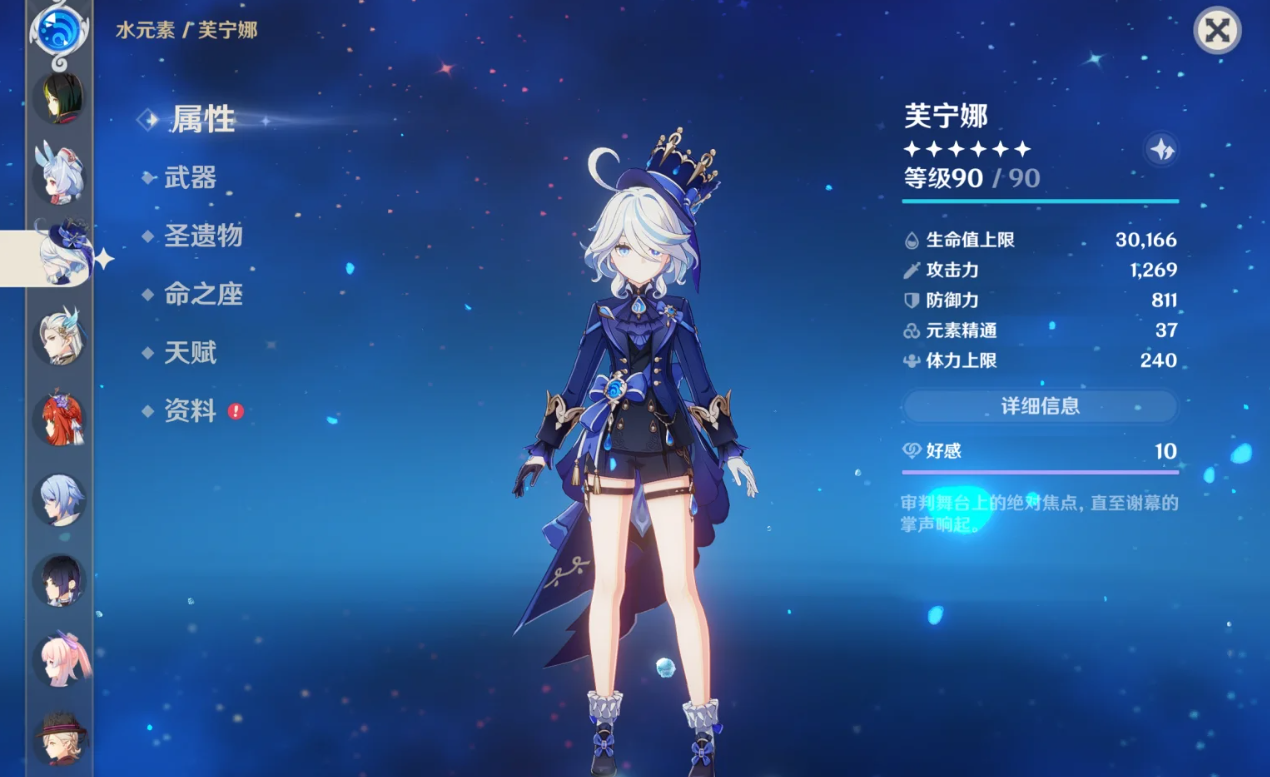The height and width of the screenshot is (777, 1270).
Task: Close the character screen with the X button
Action: point(1217,30)
